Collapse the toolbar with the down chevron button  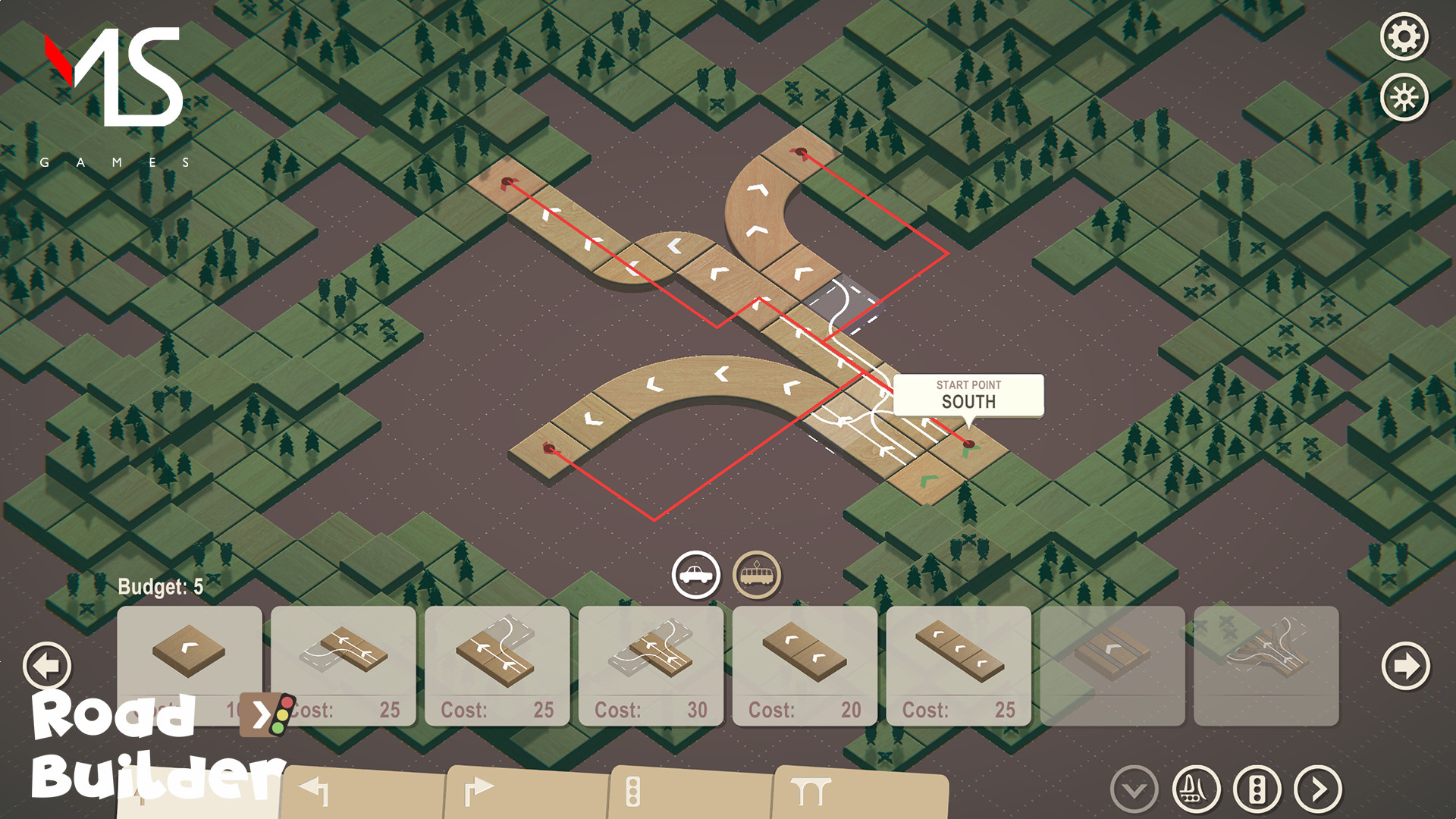(1132, 788)
